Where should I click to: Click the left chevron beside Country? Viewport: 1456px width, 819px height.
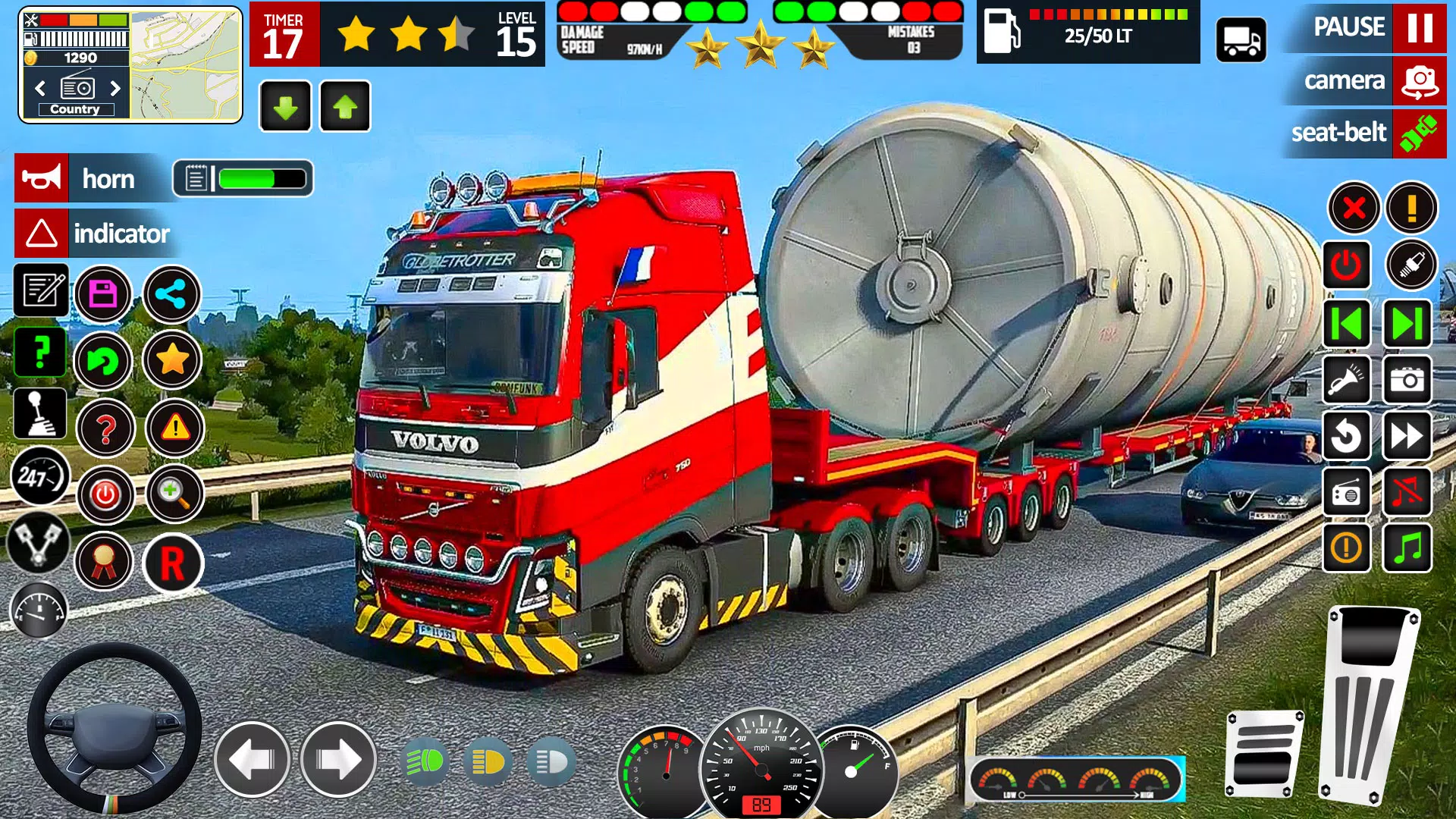pyautogui.click(x=39, y=87)
